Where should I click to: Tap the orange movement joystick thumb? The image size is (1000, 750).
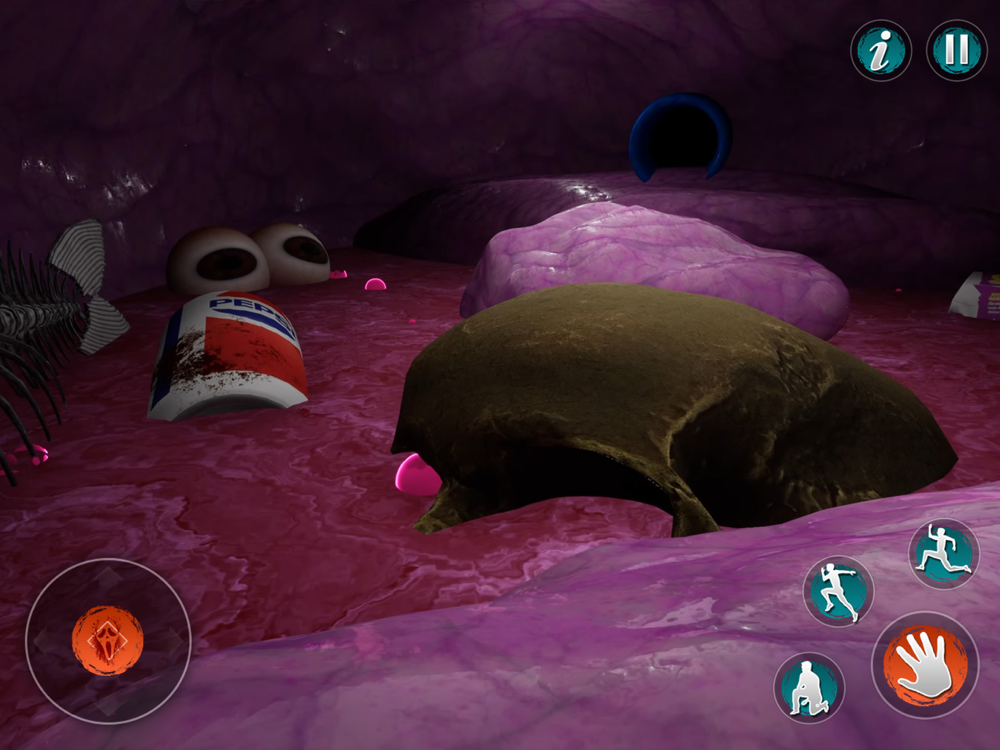pos(108,640)
